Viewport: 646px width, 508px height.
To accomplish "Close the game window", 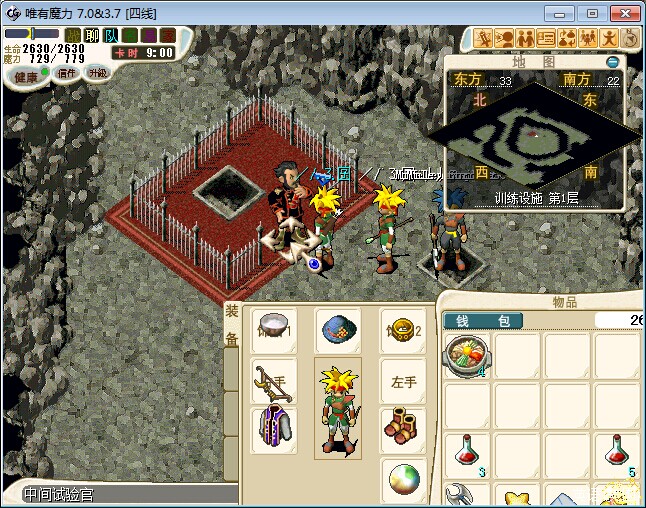I will 623,12.
